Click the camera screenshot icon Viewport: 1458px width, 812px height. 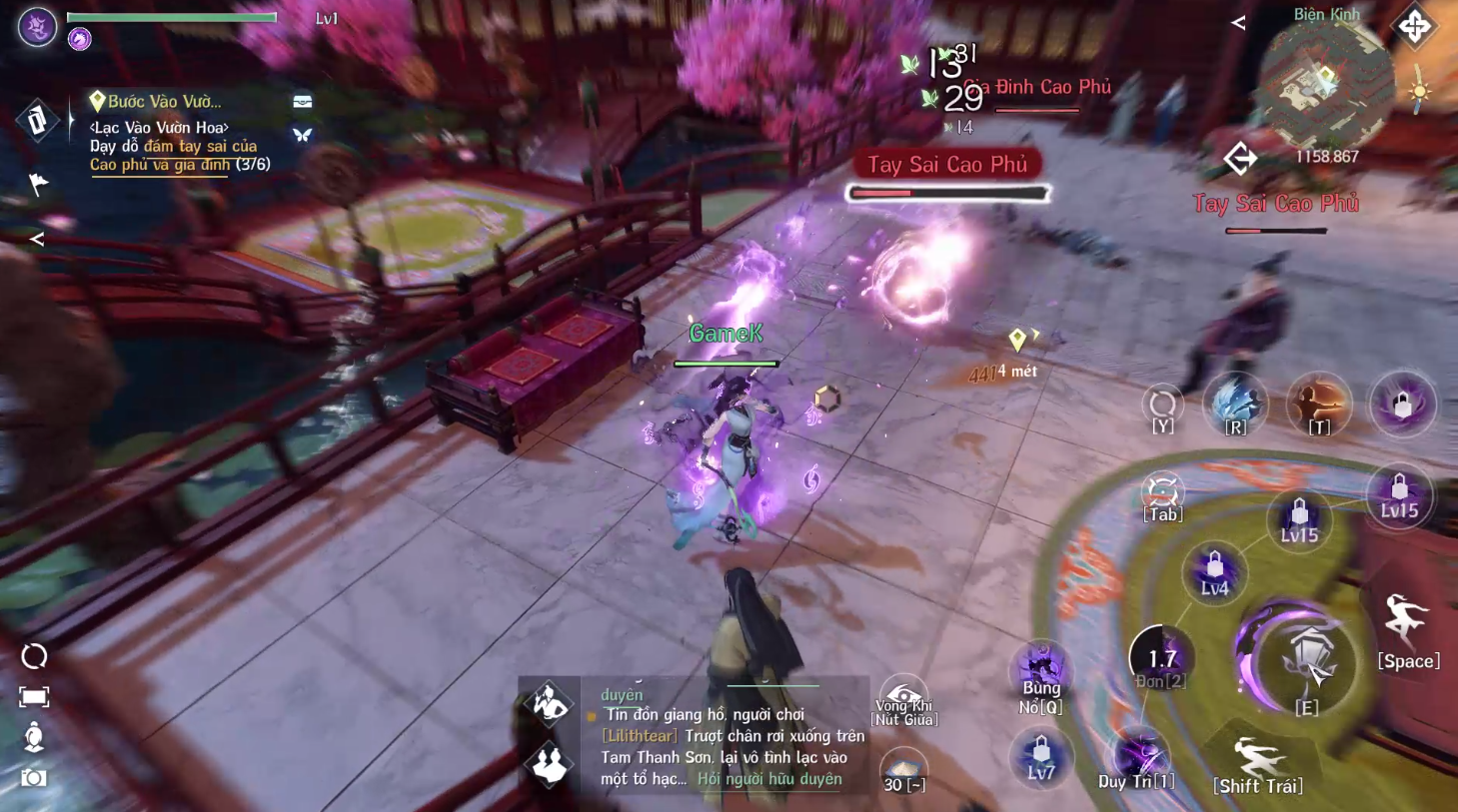pyautogui.click(x=34, y=777)
